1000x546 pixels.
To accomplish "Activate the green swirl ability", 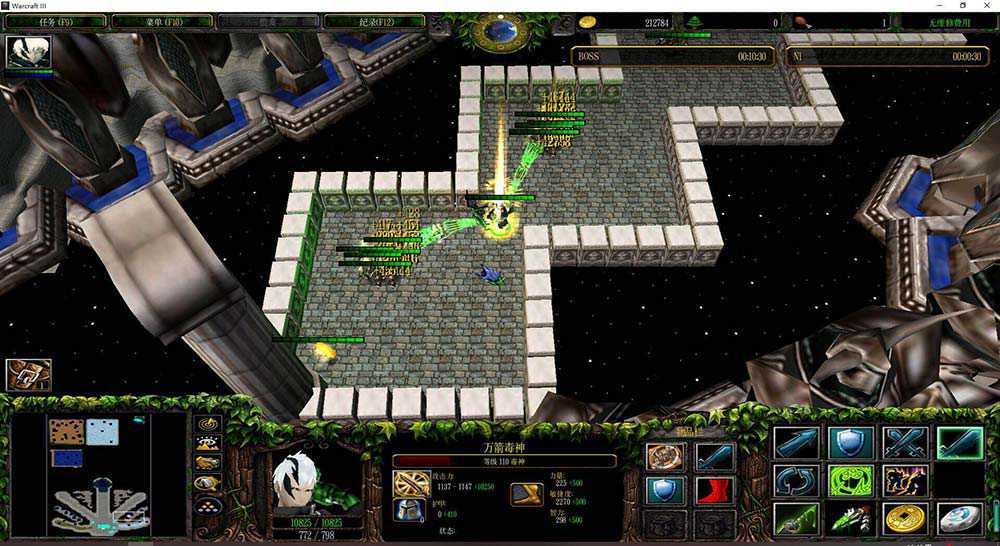I will tap(850, 481).
